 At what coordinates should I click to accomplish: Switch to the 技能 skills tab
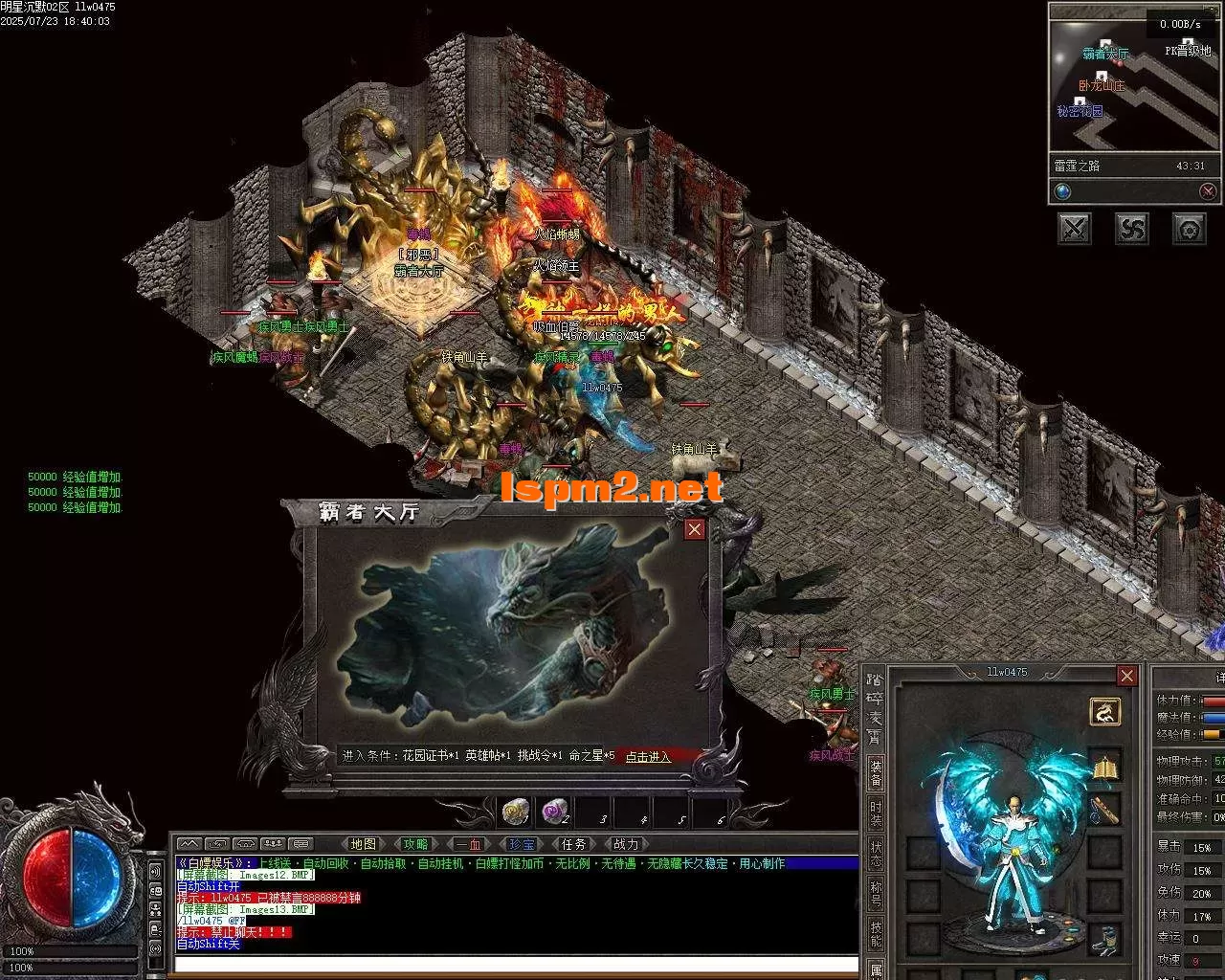(876, 934)
